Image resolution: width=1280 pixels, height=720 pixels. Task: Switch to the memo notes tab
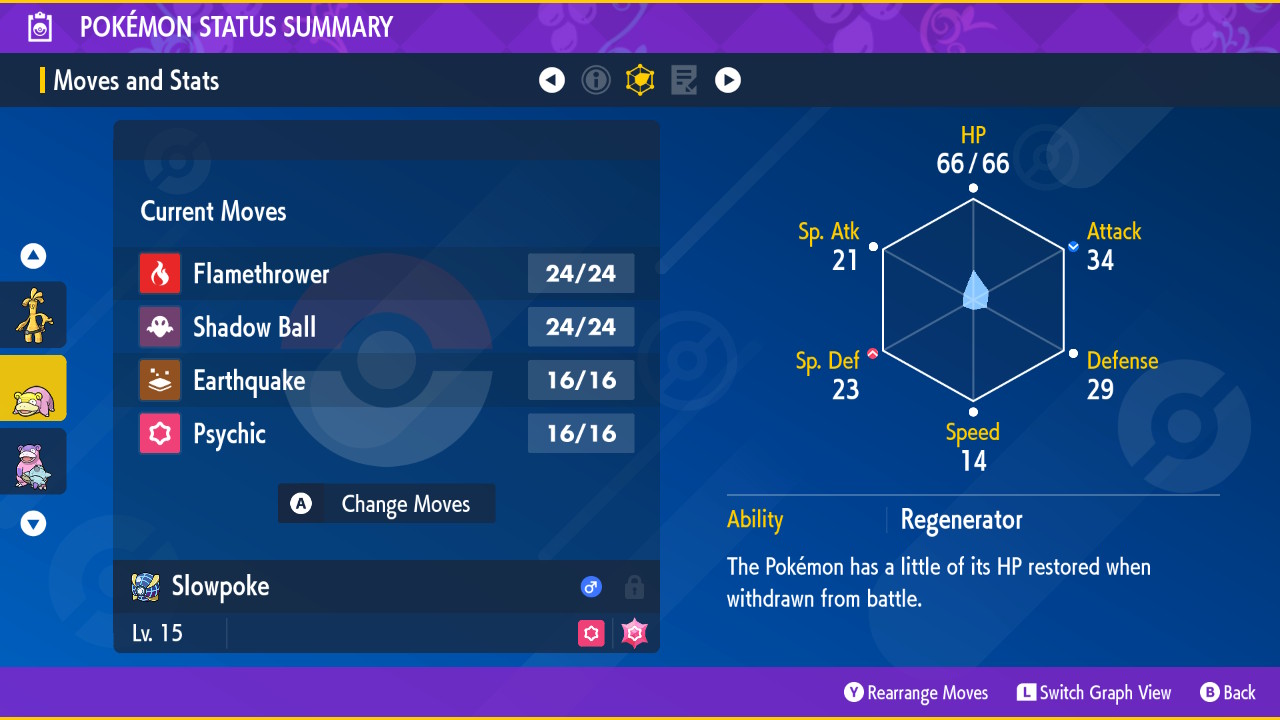(x=684, y=80)
